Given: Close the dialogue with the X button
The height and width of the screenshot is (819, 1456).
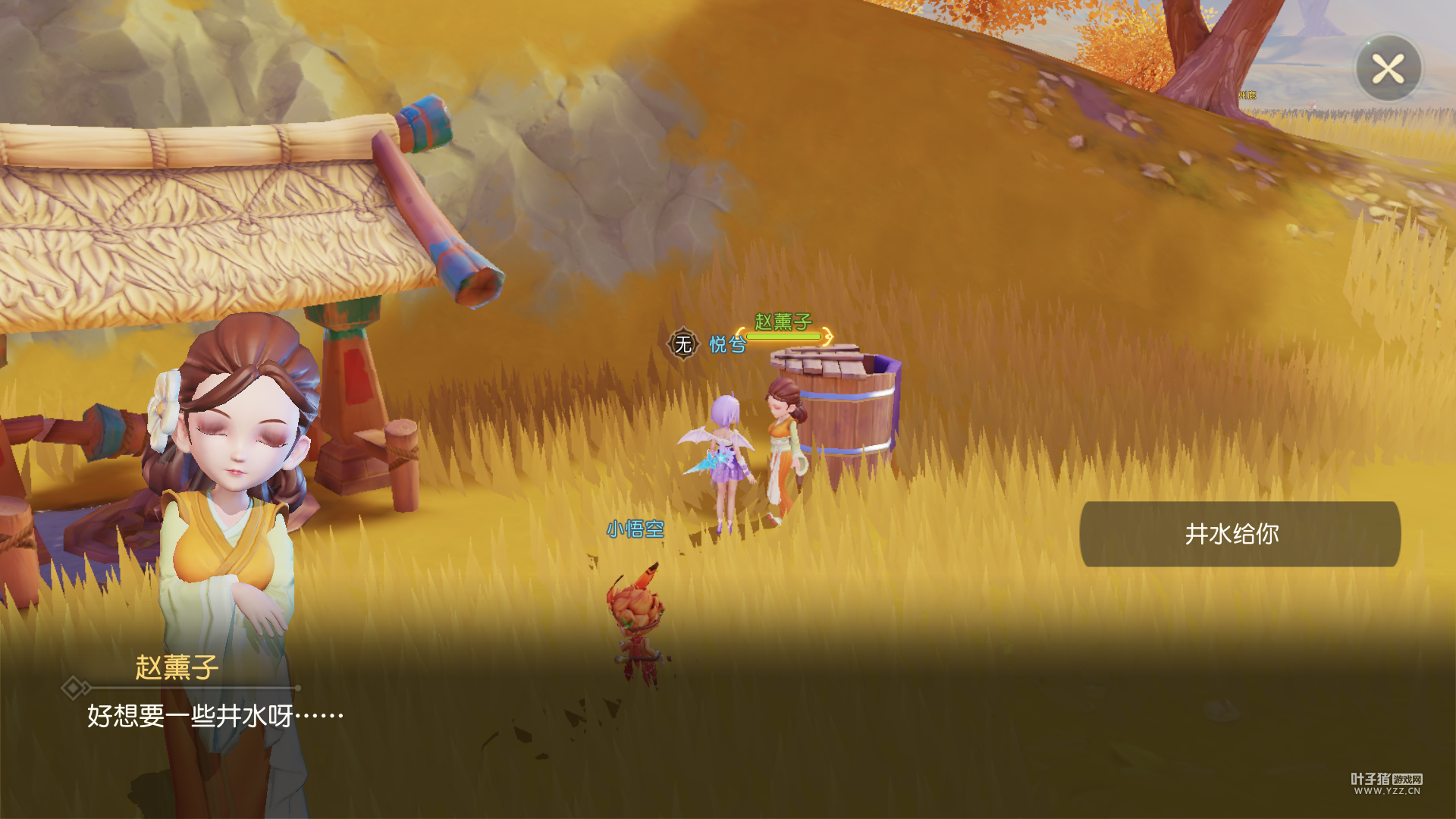Looking at the screenshot, I should 1388,69.
